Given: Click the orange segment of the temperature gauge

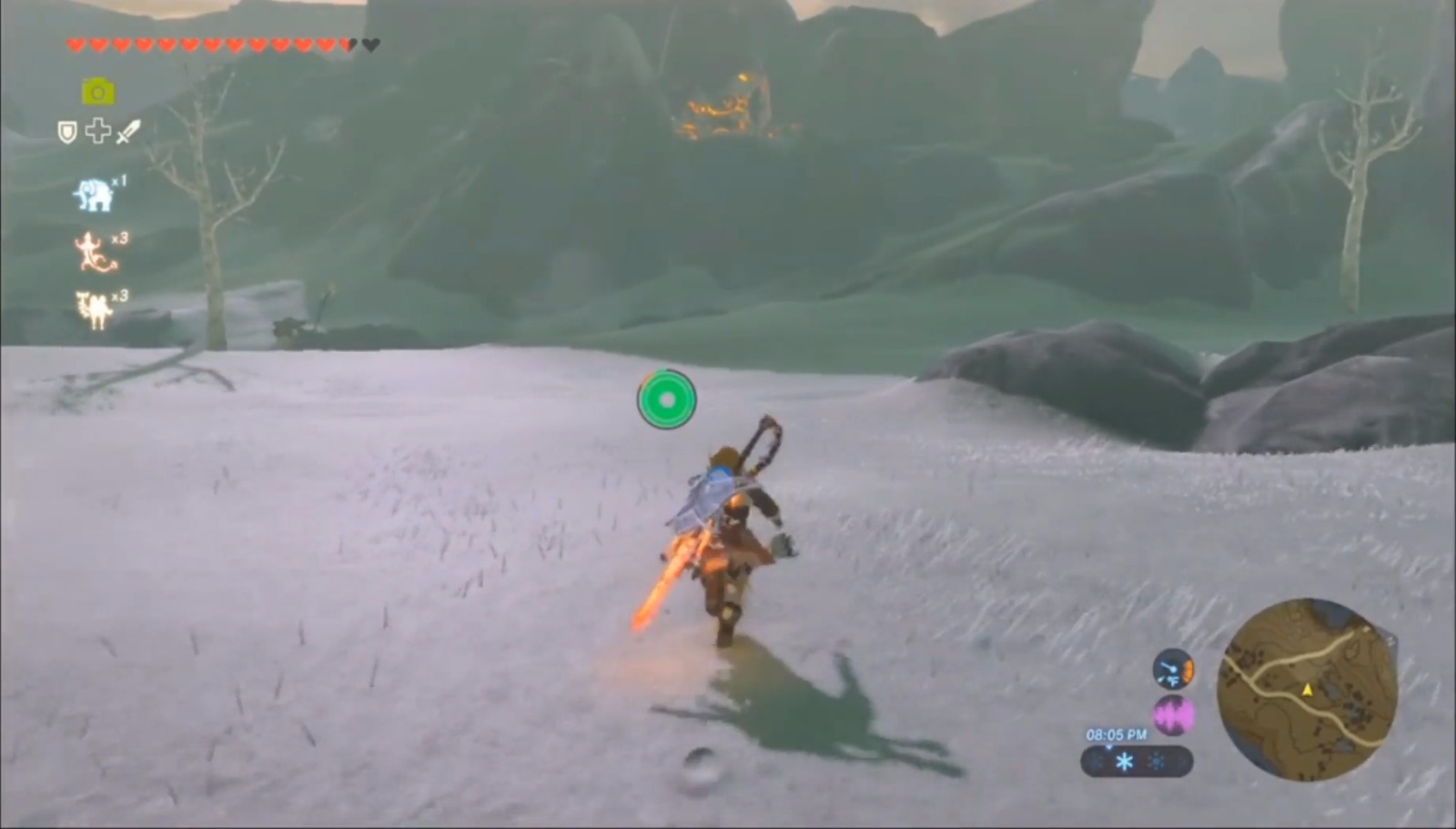Looking at the screenshot, I should [x=1188, y=671].
